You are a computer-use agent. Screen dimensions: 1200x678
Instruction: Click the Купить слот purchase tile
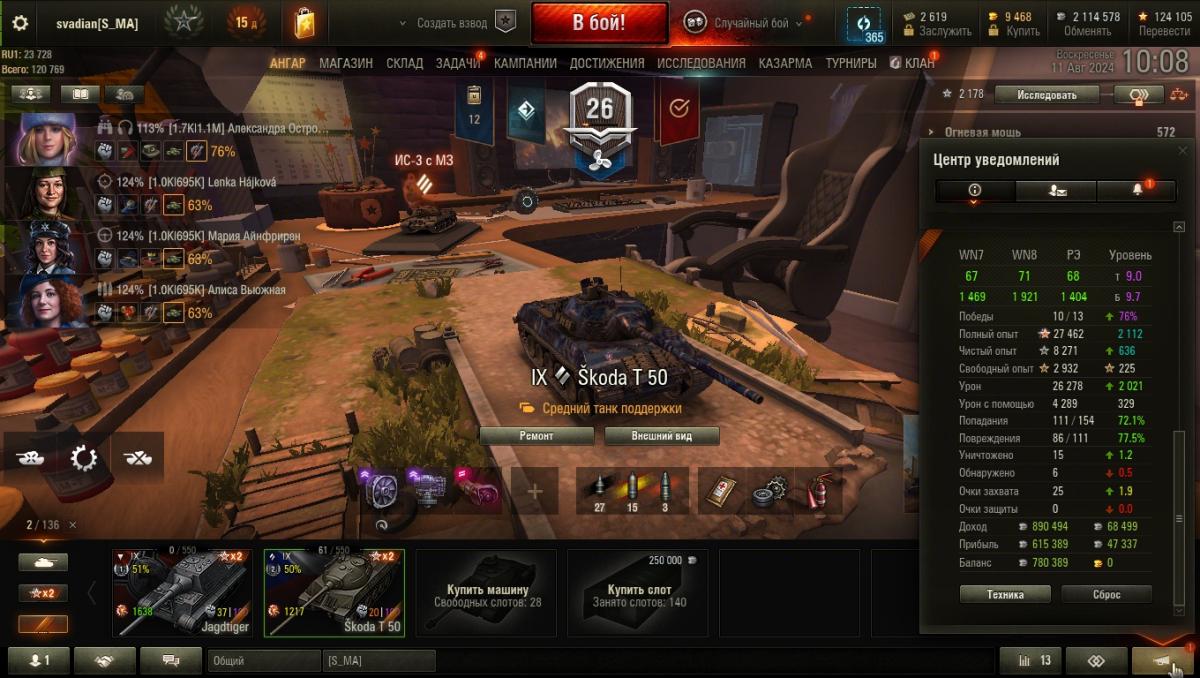pyautogui.click(x=640, y=592)
